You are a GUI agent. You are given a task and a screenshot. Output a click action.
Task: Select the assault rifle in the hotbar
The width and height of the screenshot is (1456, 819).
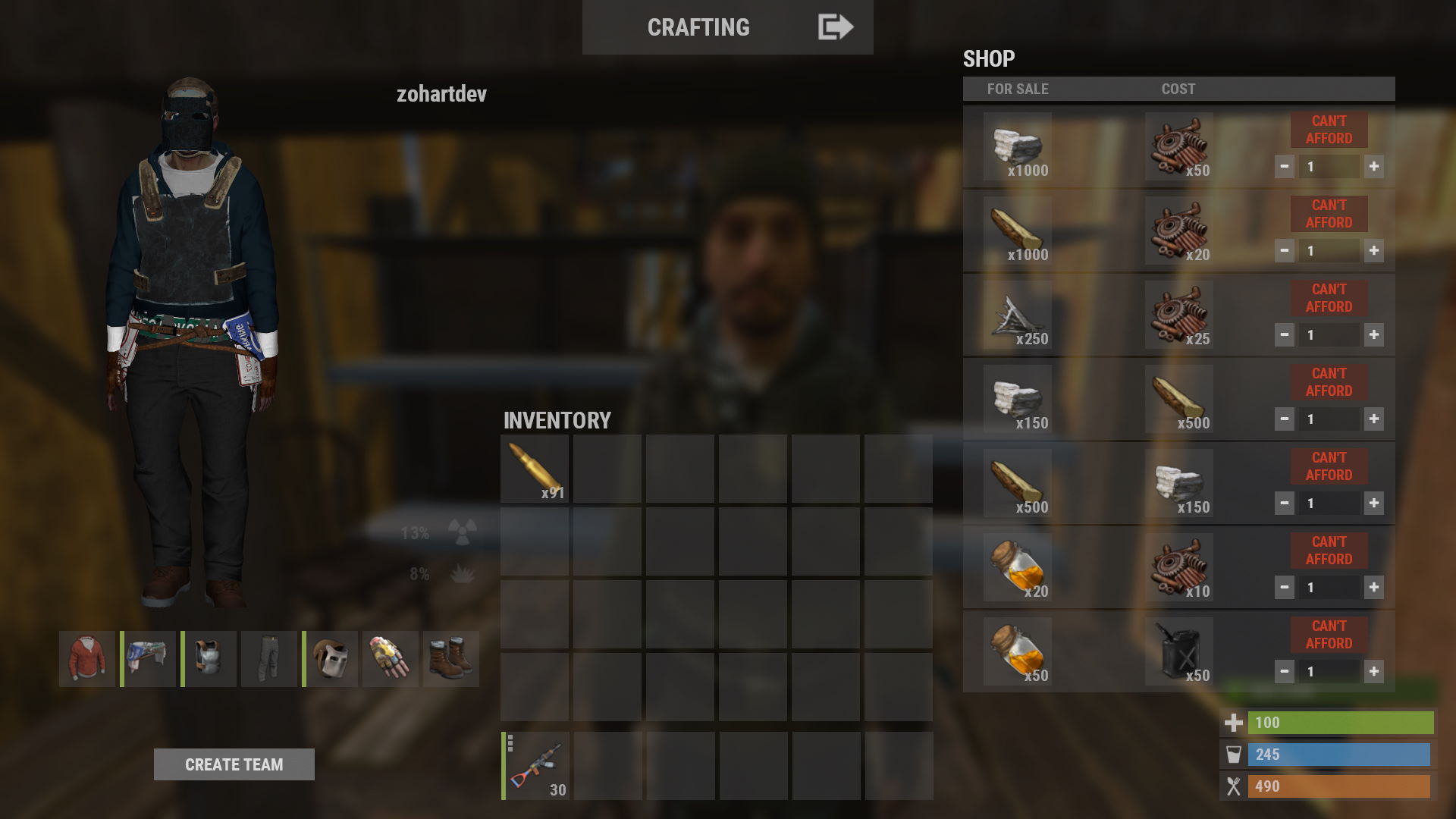pyautogui.click(x=535, y=766)
